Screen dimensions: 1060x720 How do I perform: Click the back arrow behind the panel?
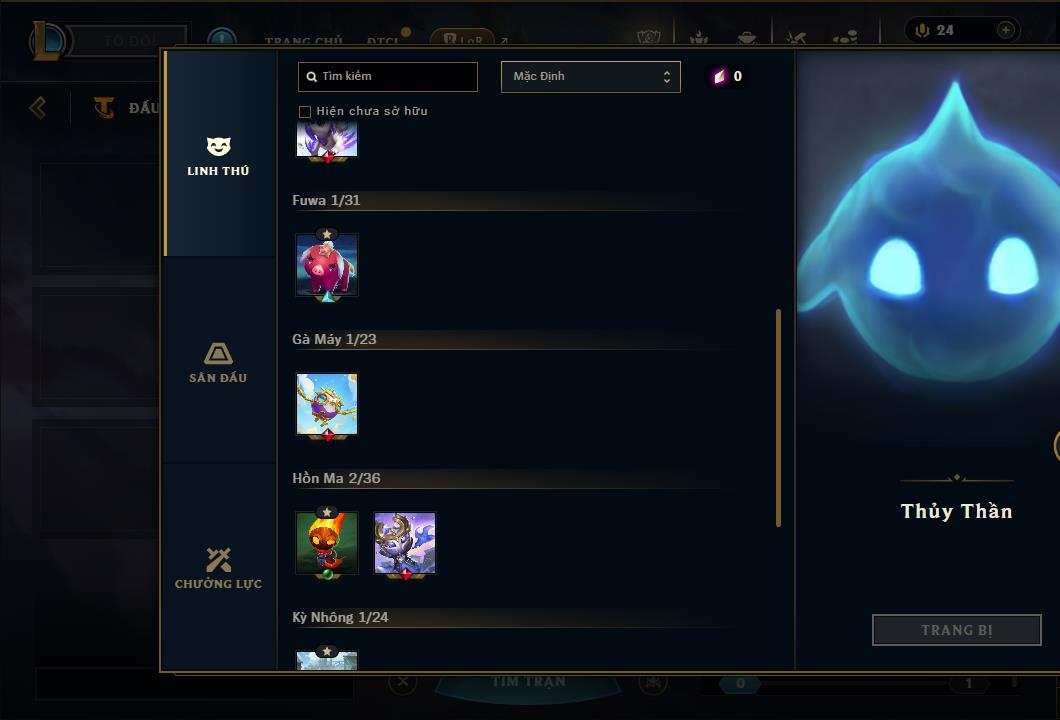click(38, 107)
